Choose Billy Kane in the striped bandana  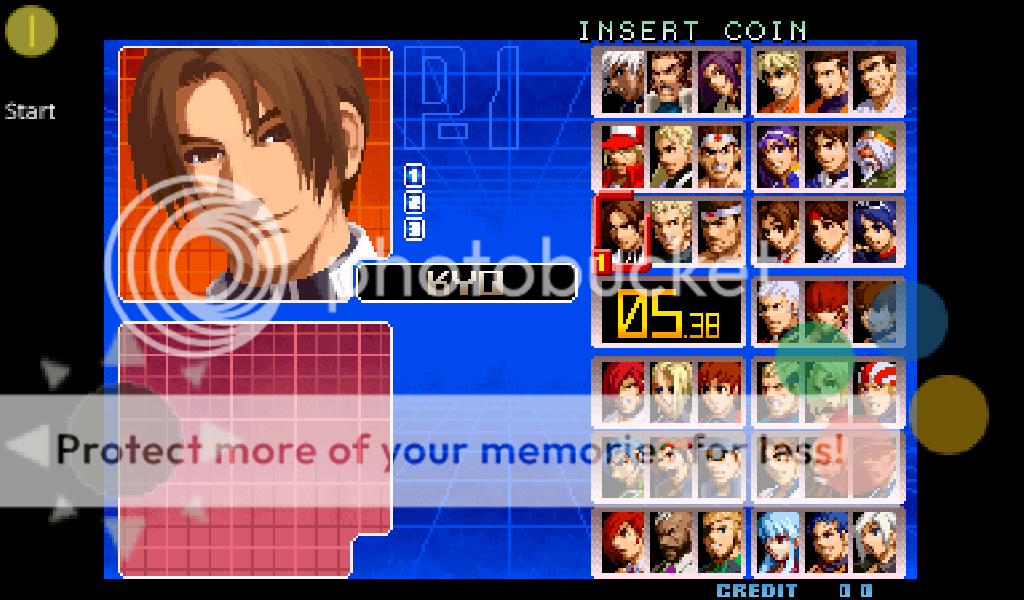pyautogui.click(x=877, y=390)
